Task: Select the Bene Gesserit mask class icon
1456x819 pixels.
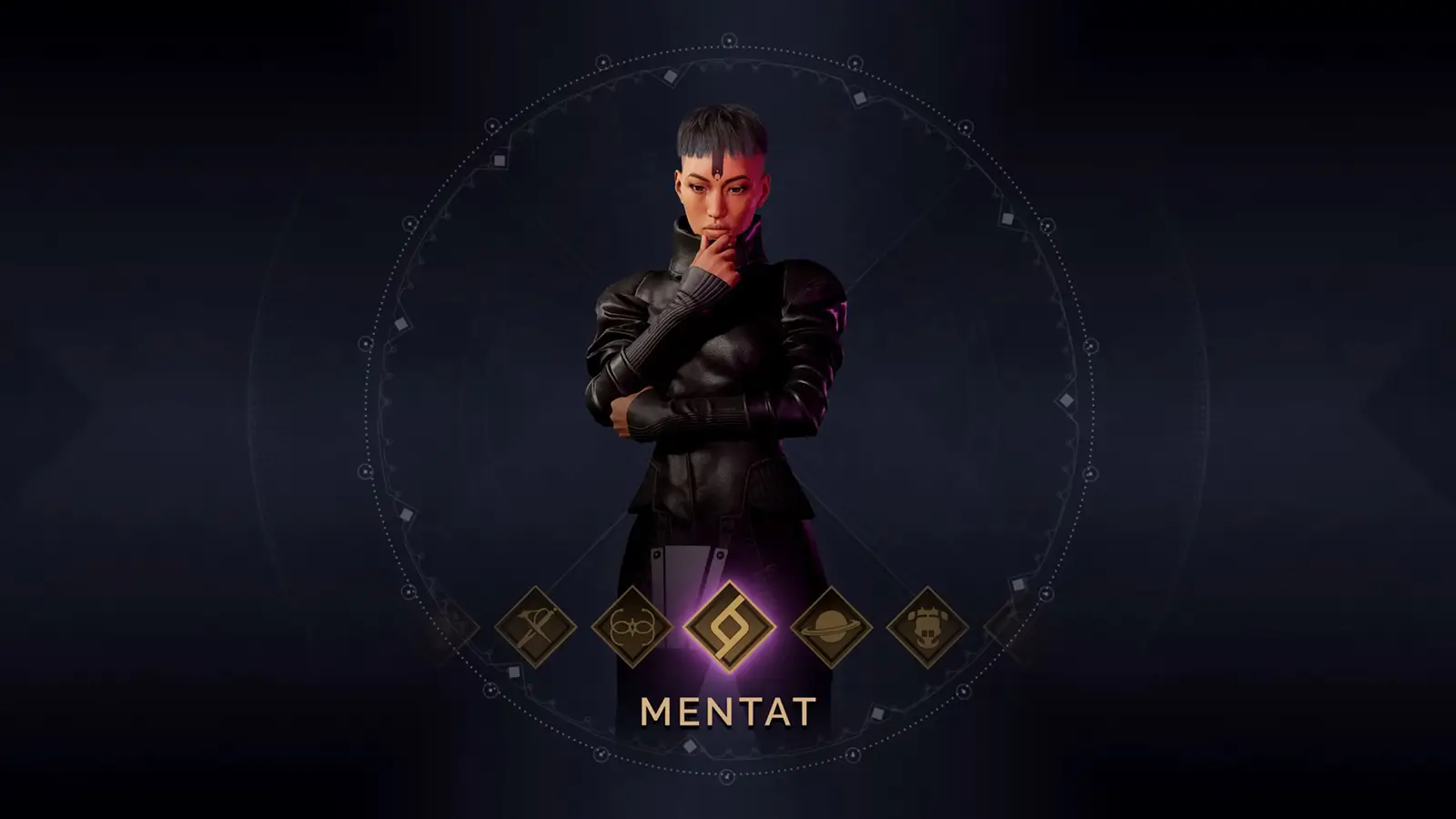Action: point(630,625)
